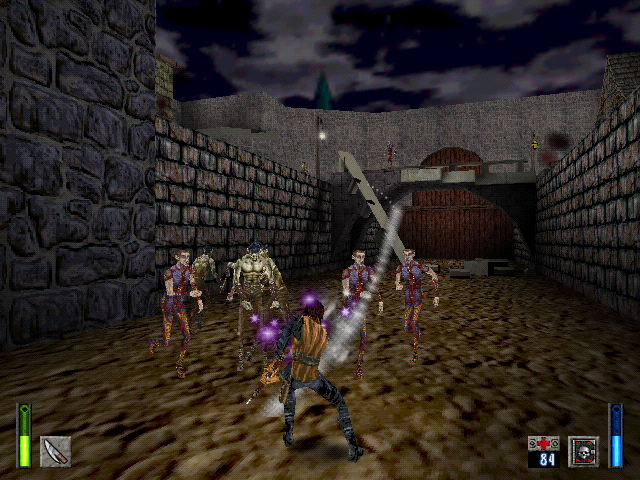Activate the skull spell icon

point(583,451)
